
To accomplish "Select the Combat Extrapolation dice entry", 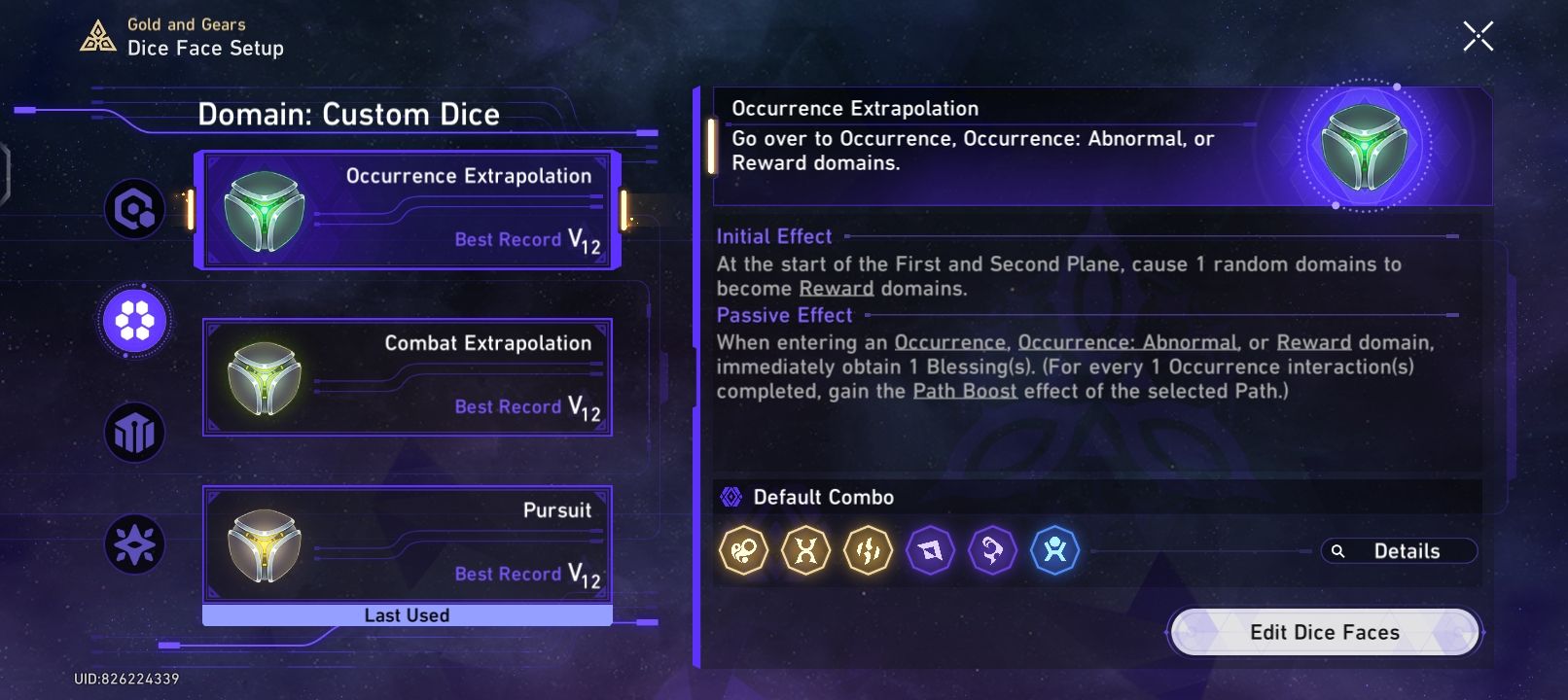I will (x=408, y=377).
